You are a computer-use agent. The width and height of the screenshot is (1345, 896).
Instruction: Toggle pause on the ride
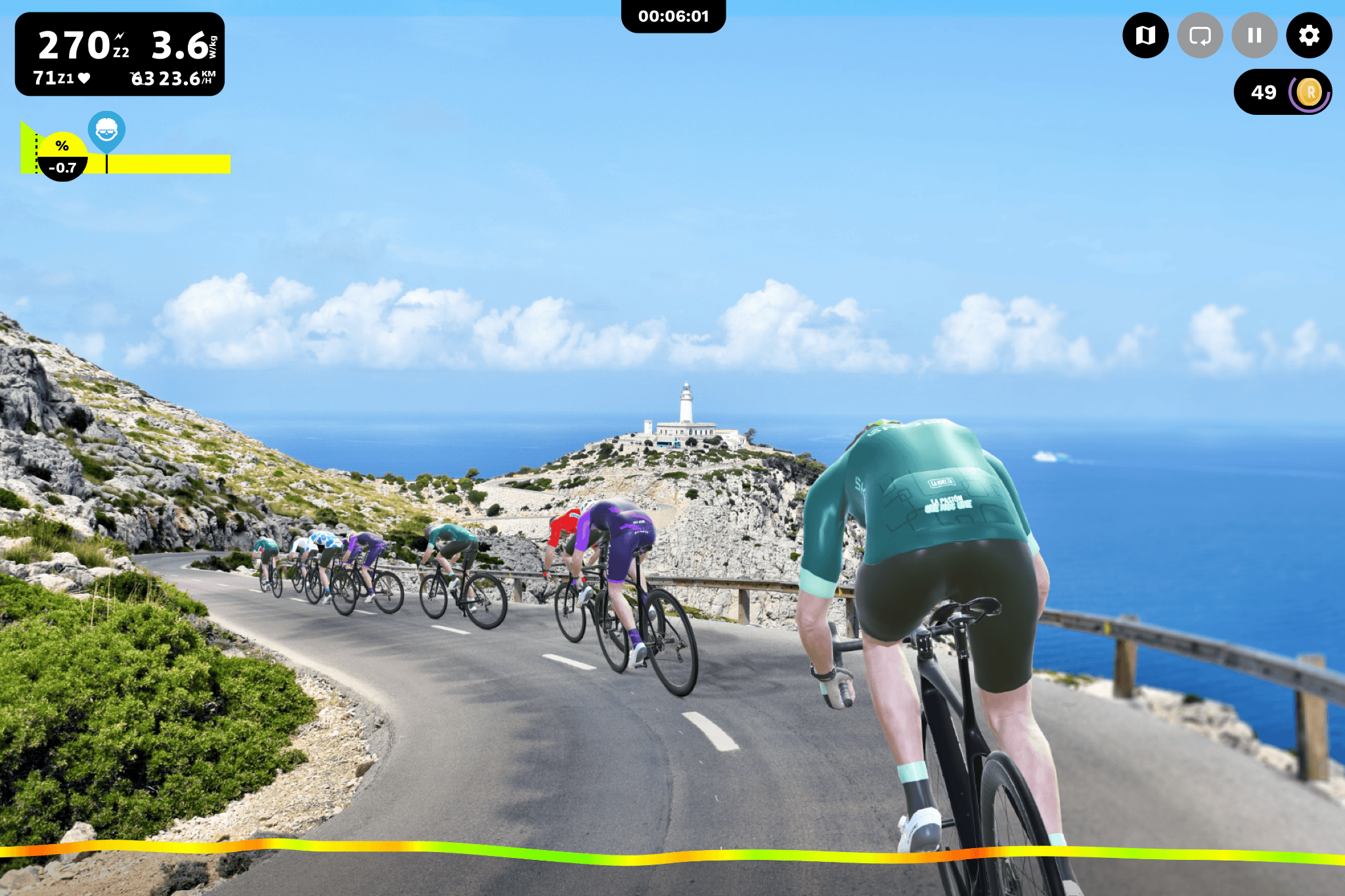tap(1255, 36)
